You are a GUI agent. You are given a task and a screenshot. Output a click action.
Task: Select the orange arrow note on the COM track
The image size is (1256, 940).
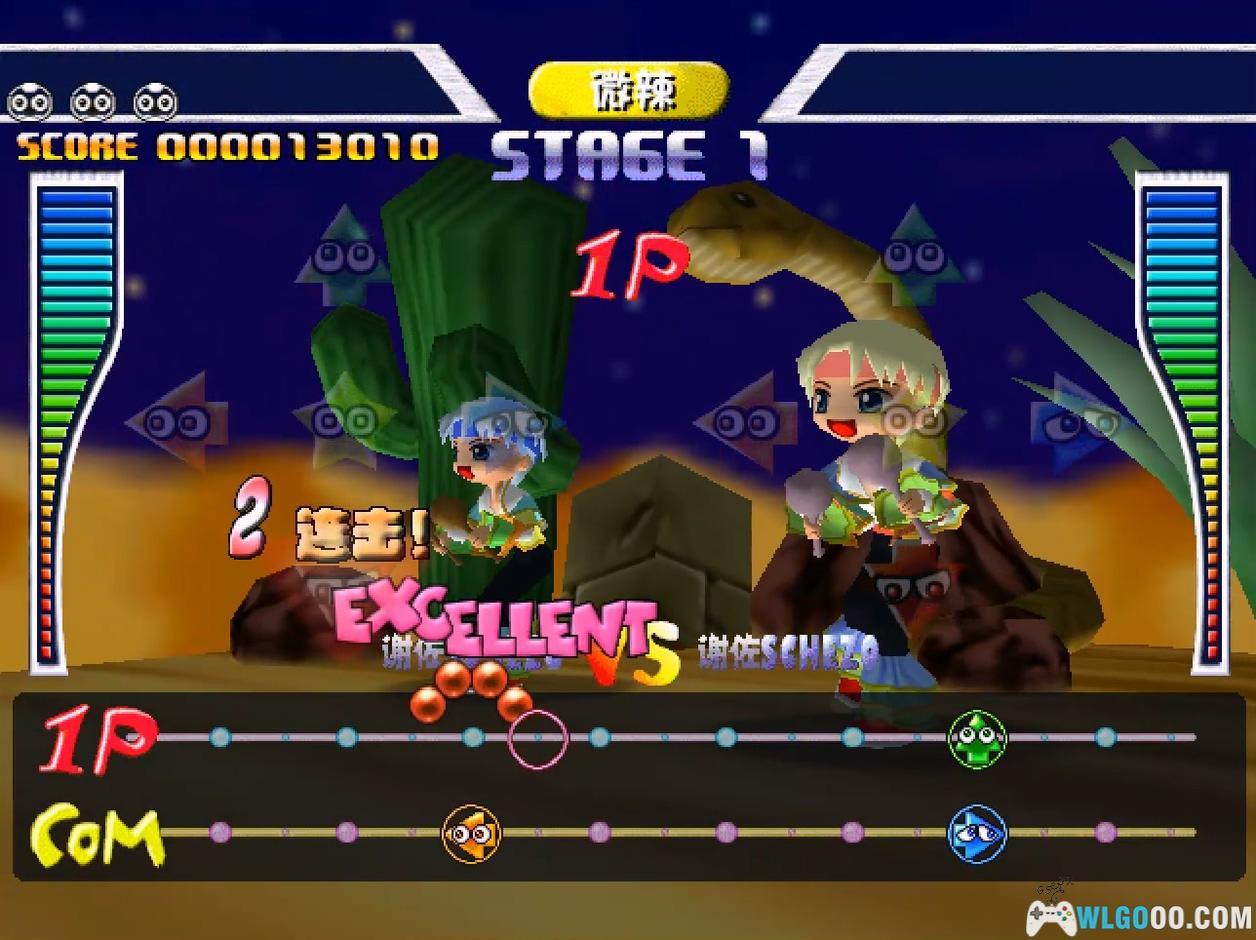tap(471, 833)
